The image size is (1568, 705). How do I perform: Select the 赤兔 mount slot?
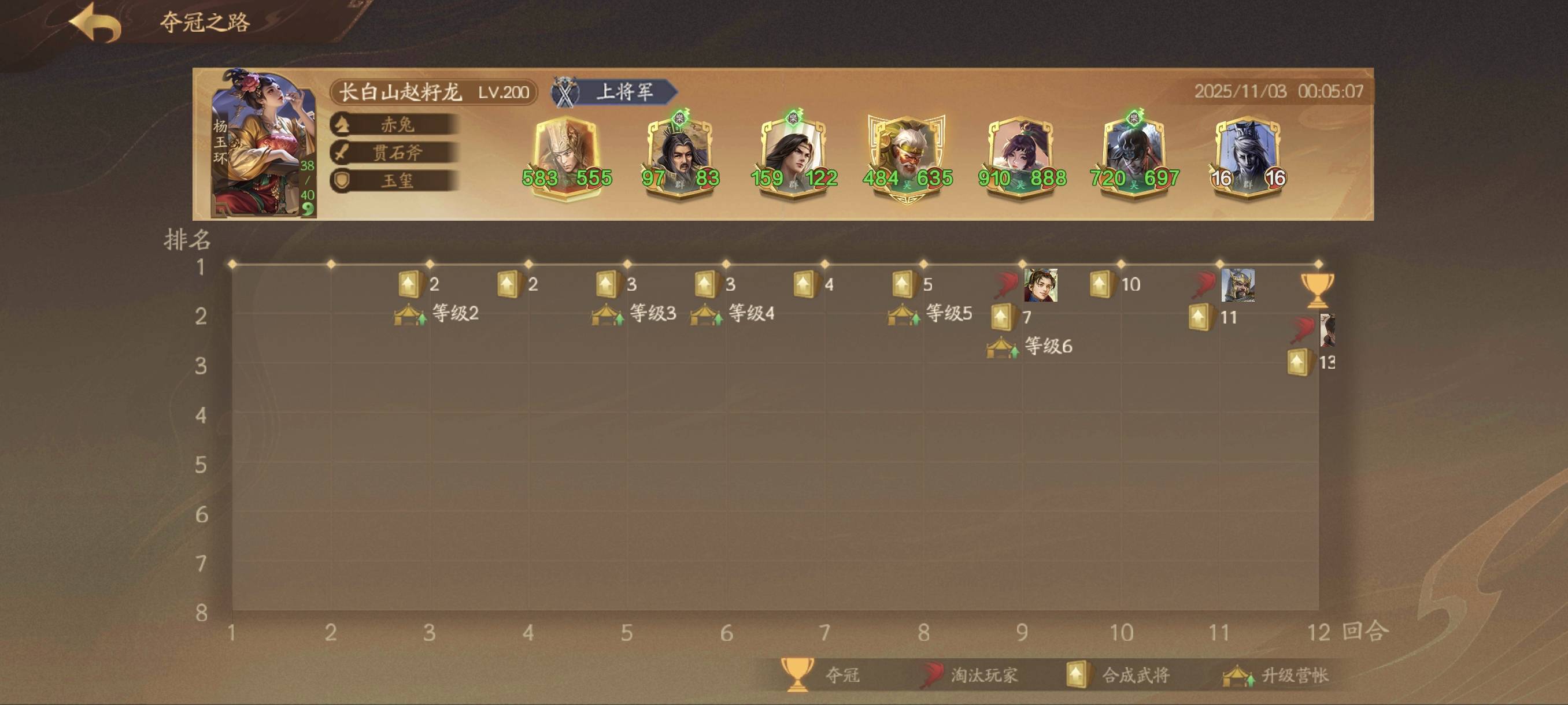pyautogui.click(x=395, y=125)
